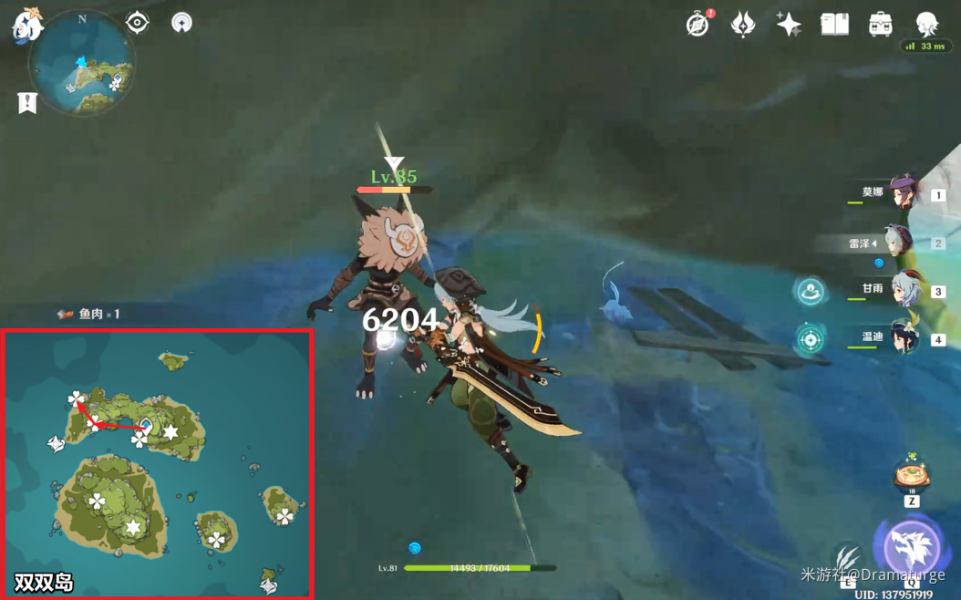The width and height of the screenshot is (961, 600).
Task: Open the Battle Pass icon
Action: pos(743,24)
